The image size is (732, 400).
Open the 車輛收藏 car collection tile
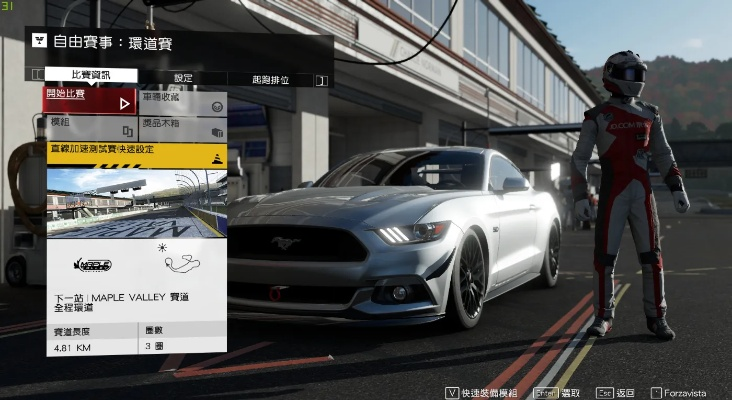pyautogui.click(x=181, y=100)
